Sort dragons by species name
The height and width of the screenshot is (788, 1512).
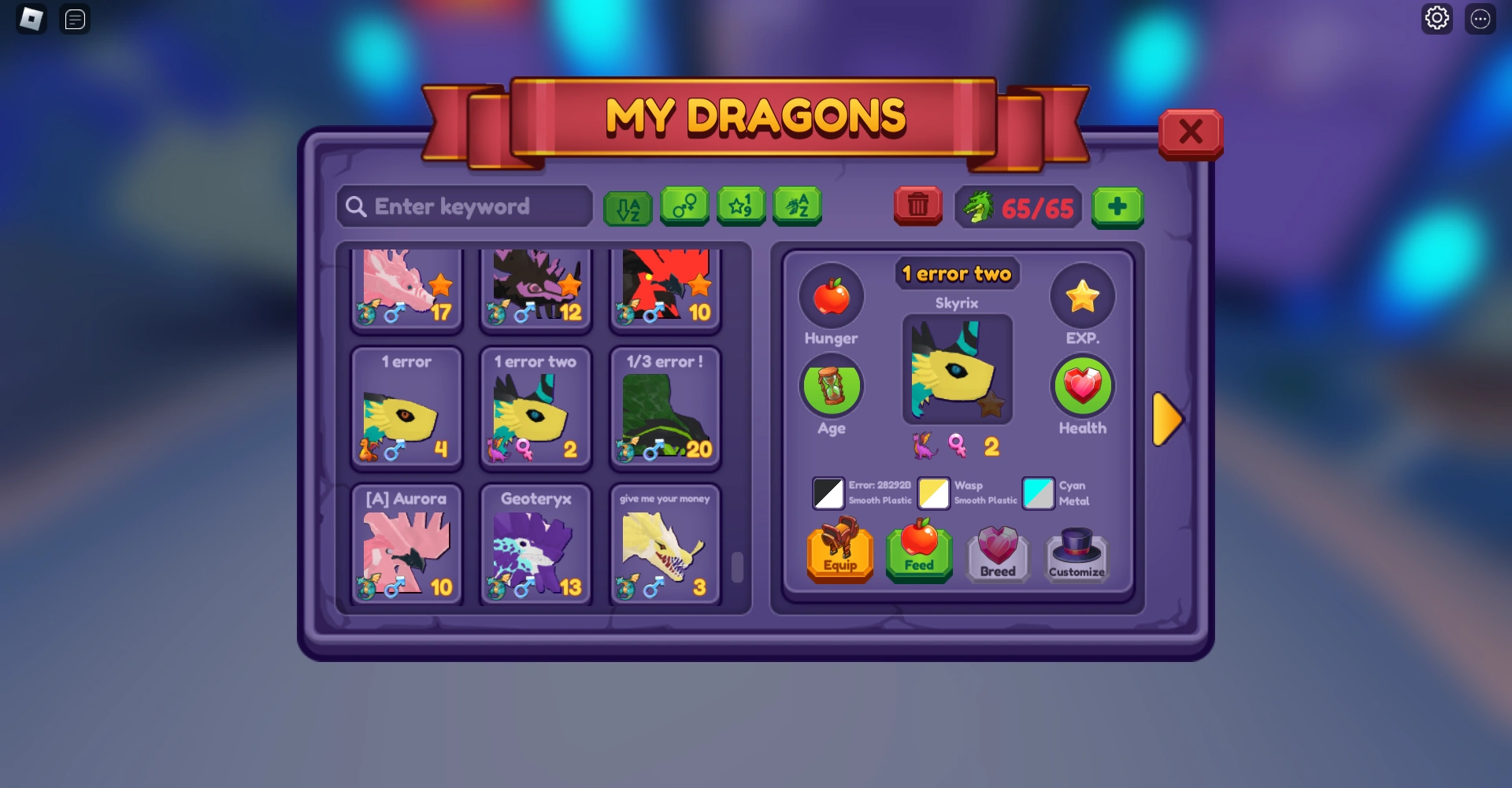point(797,206)
